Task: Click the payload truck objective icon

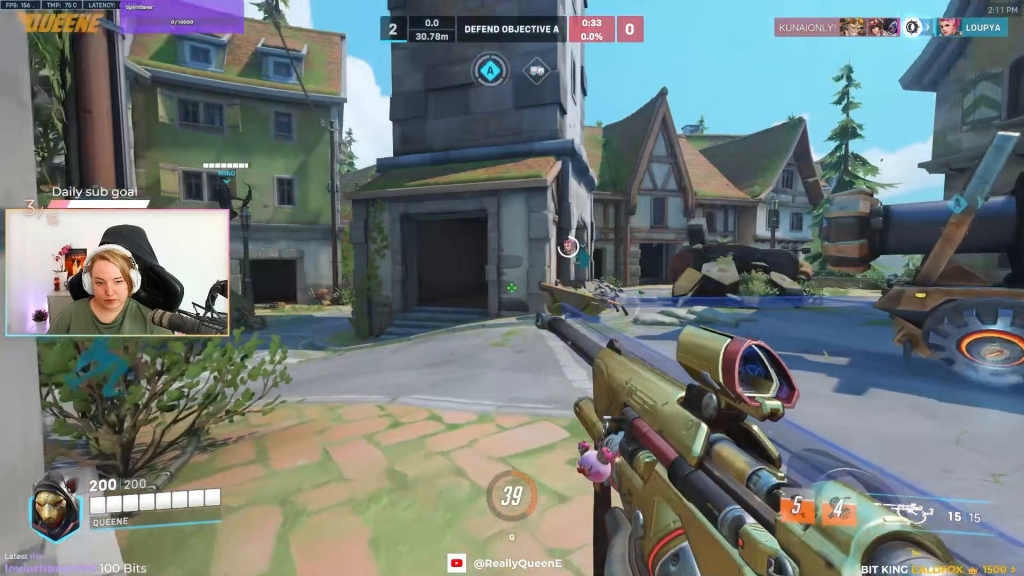Action: [x=537, y=70]
